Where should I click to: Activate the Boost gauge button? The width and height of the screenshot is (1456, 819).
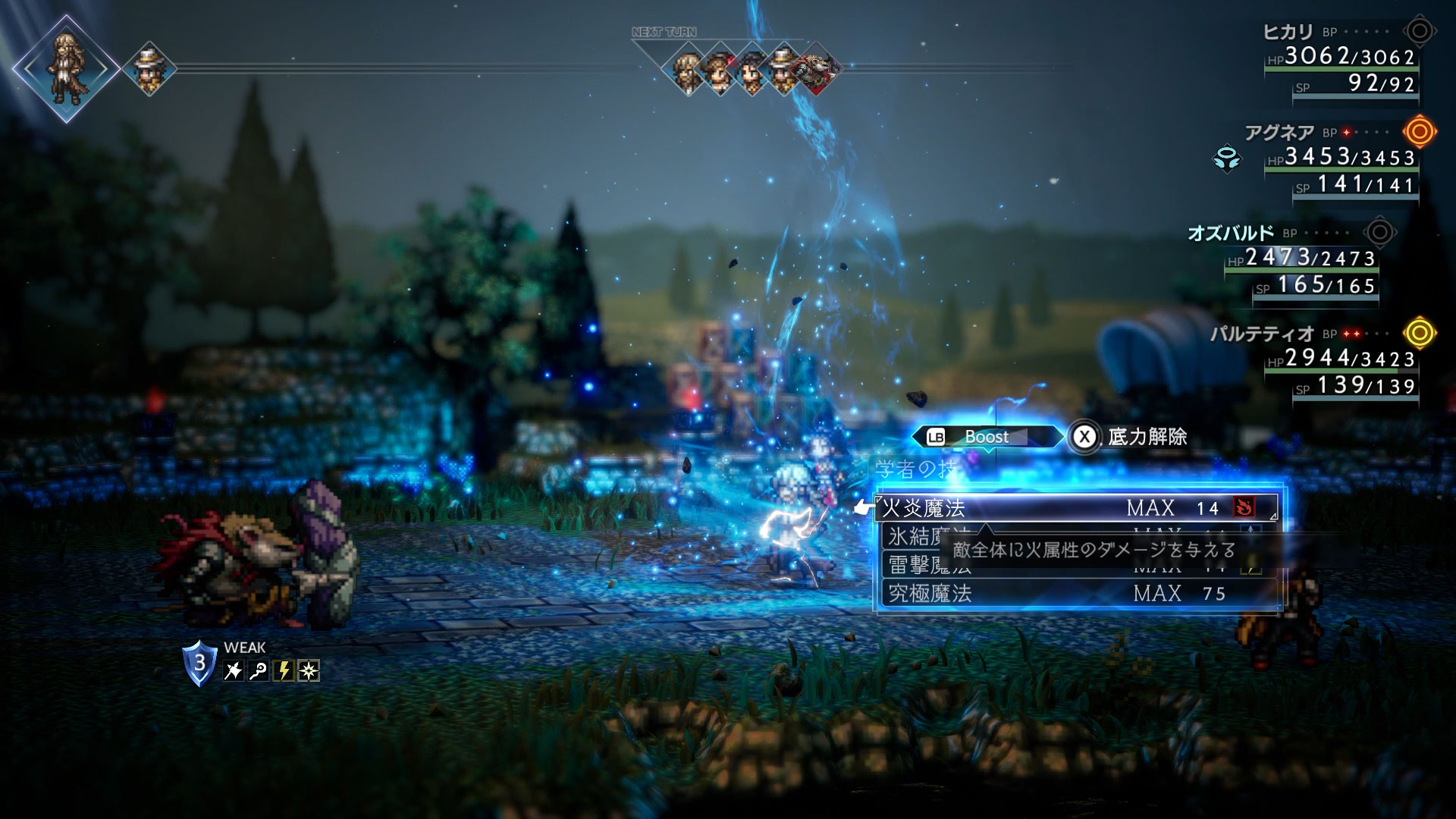tap(986, 437)
